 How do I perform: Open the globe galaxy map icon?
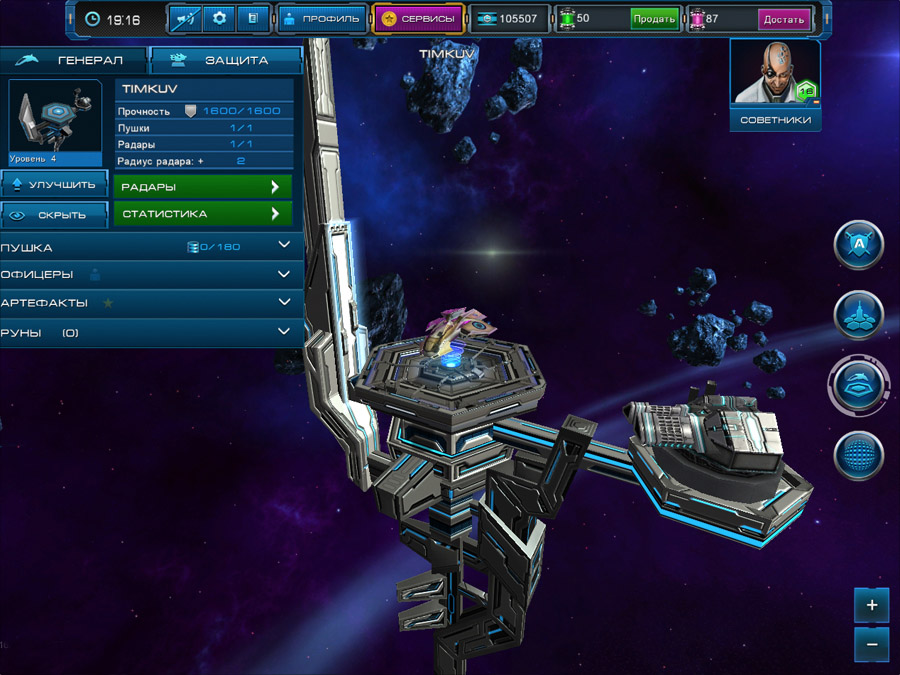point(859,456)
